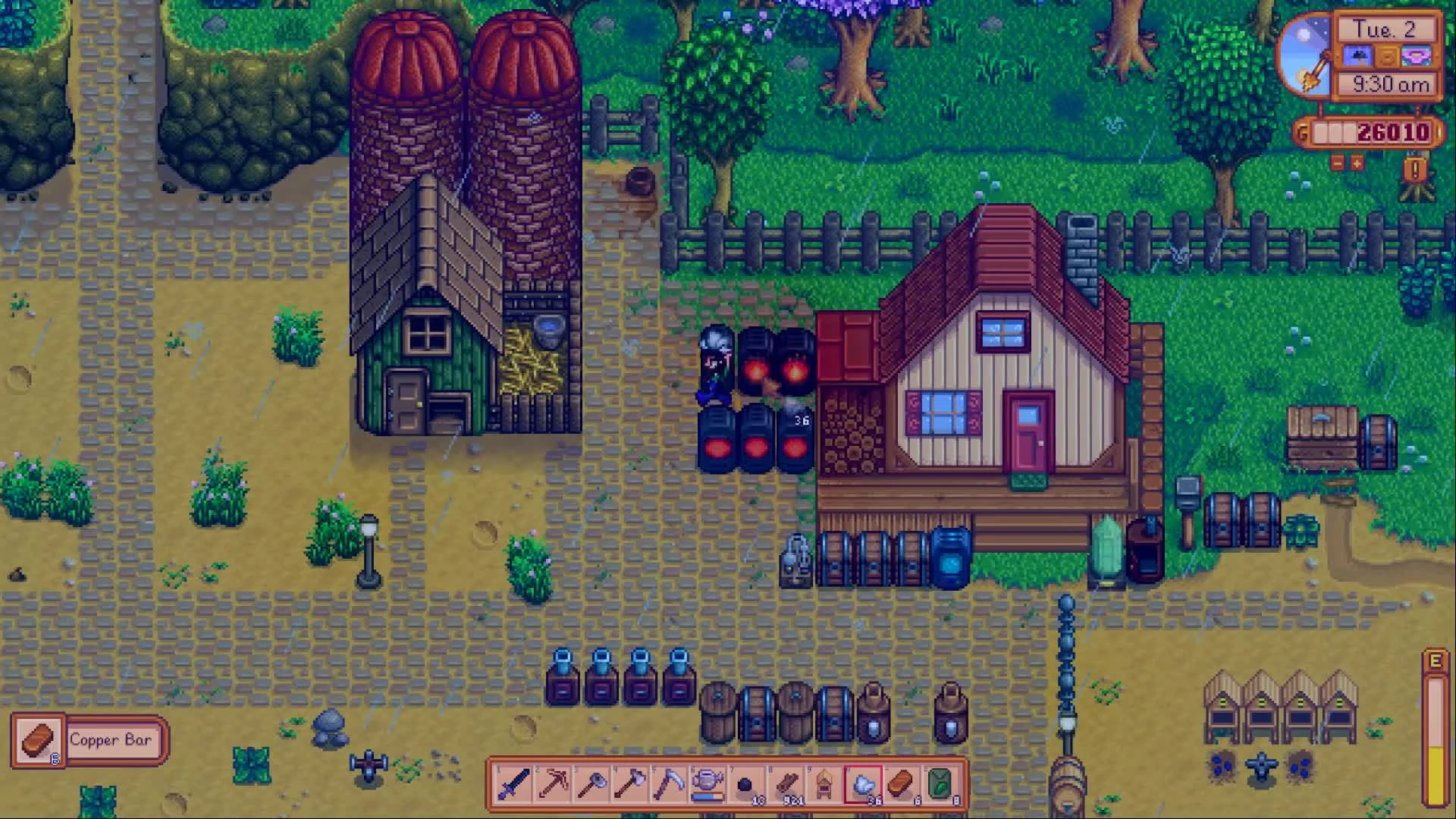1456x819 pixels.
Task: Click the Tue. 2 date display
Action: click(x=1386, y=30)
